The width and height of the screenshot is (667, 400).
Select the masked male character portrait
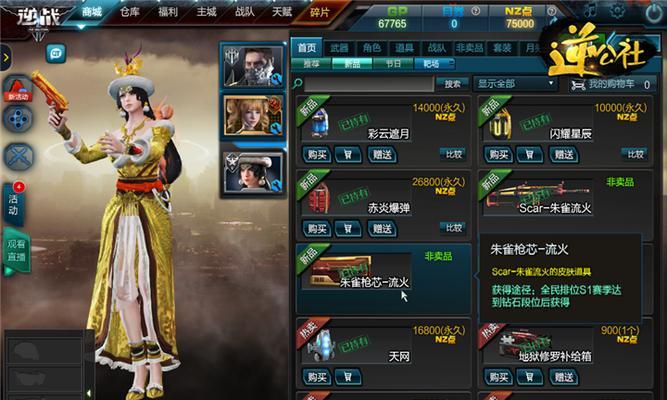point(253,65)
